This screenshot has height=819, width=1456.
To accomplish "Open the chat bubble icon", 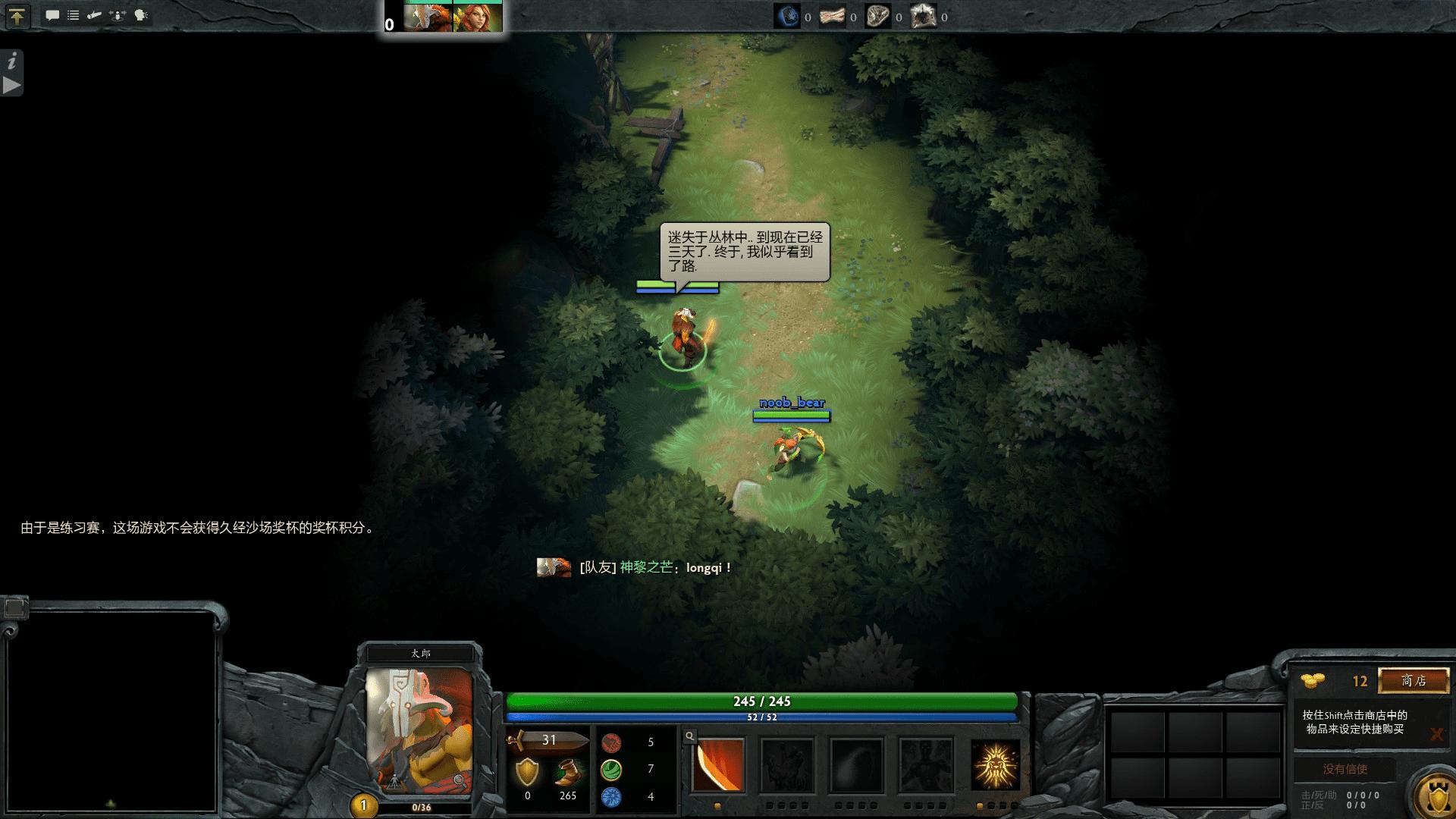I will click(x=52, y=15).
